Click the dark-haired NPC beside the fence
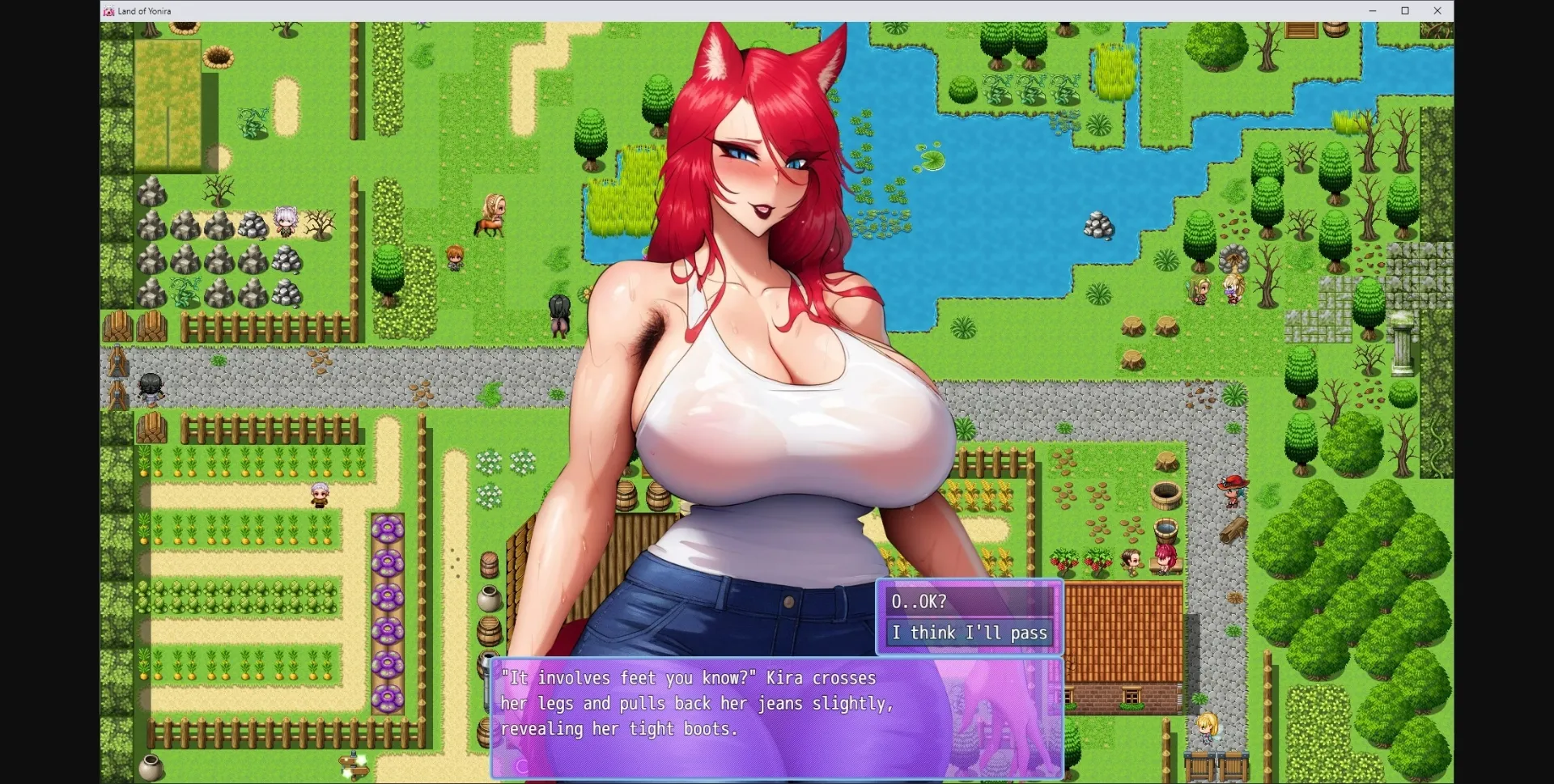 (x=151, y=388)
